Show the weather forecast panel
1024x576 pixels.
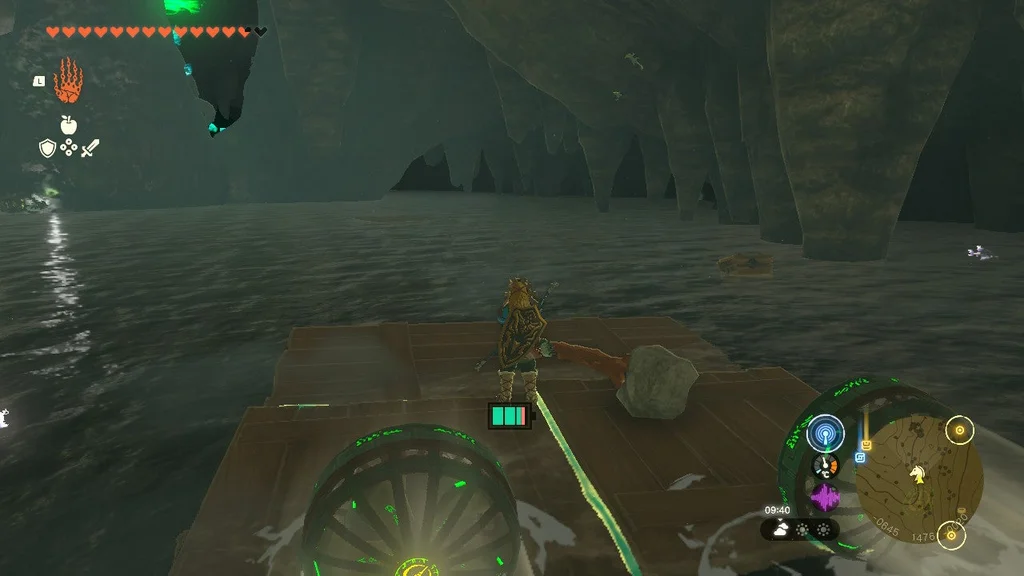800,528
